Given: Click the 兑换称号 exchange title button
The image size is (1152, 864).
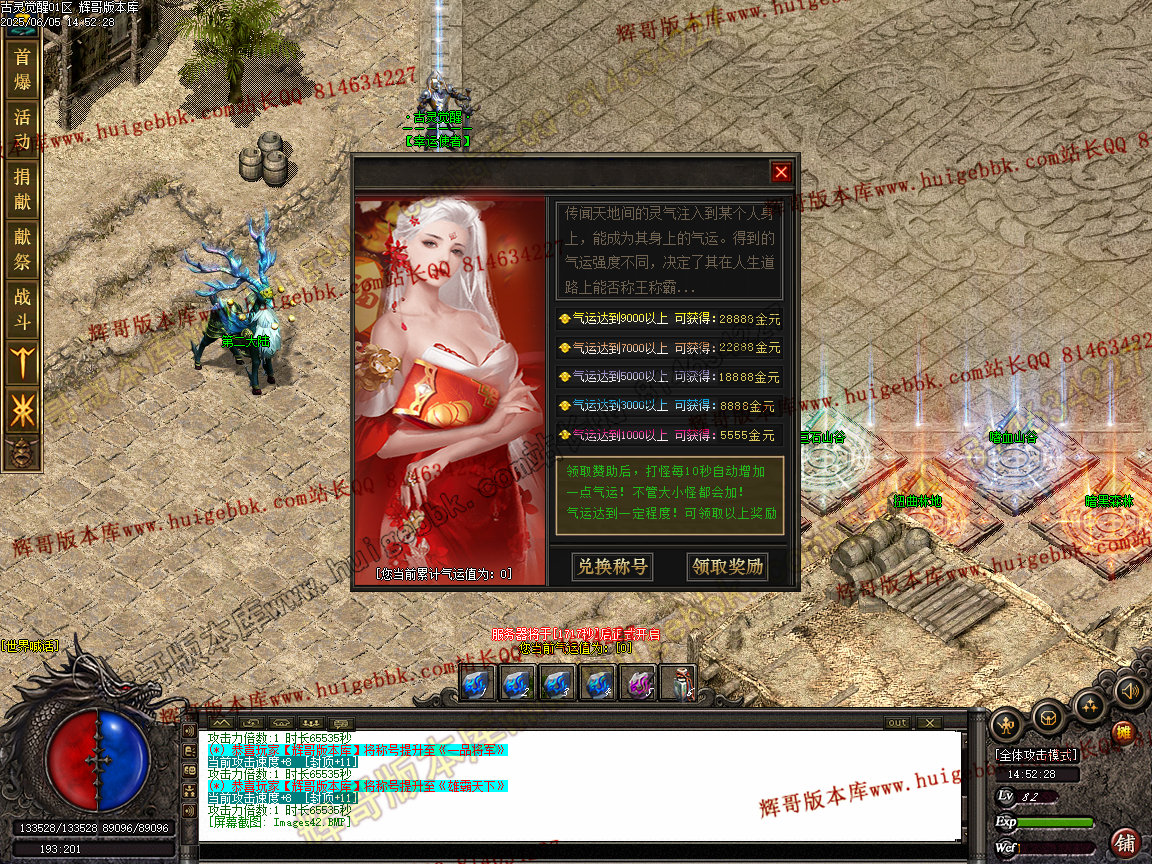Looking at the screenshot, I should pyautogui.click(x=612, y=567).
